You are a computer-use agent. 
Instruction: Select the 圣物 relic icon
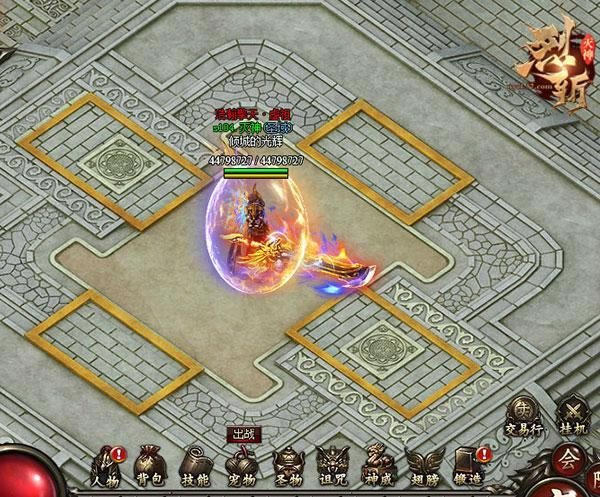(x=288, y=465)
